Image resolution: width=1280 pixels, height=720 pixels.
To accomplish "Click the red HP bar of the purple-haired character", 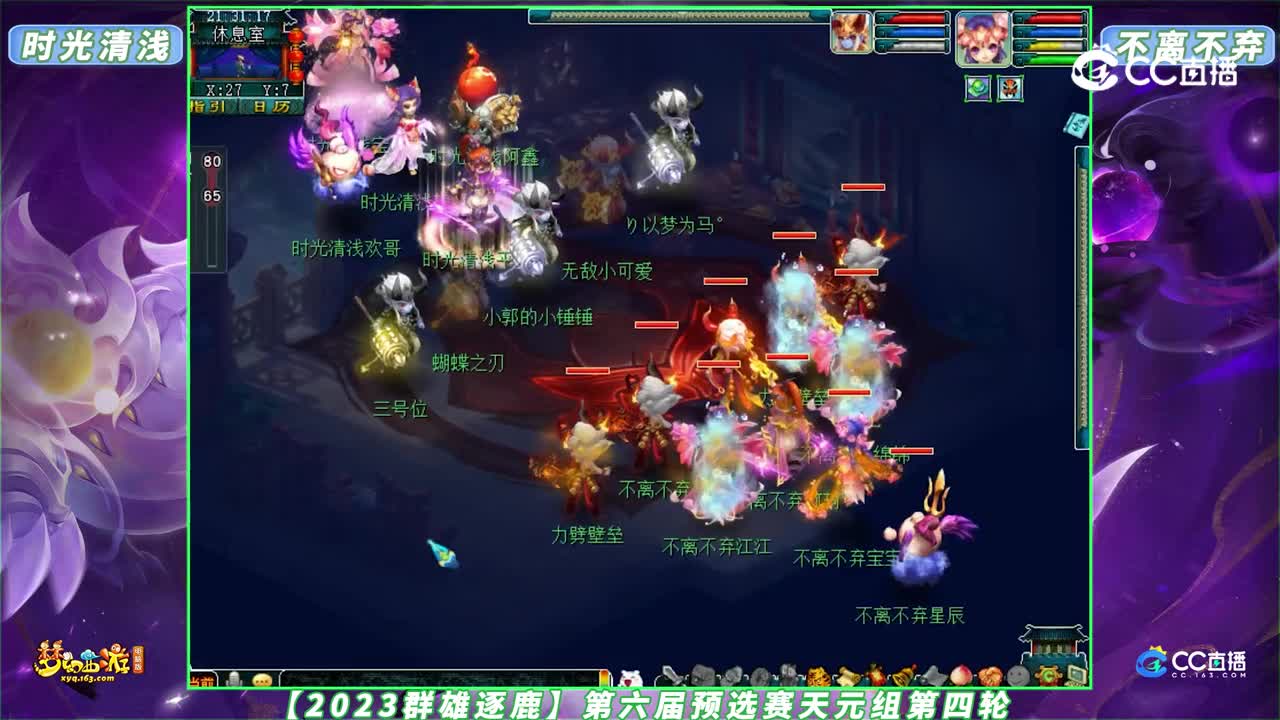I will click(x=1055, y=20).
